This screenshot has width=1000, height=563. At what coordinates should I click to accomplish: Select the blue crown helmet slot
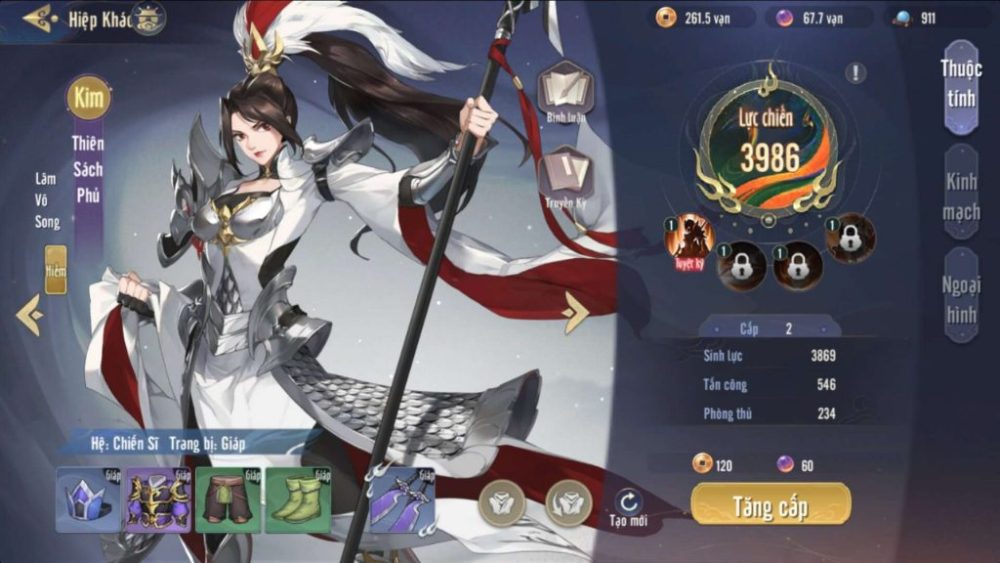88,499
